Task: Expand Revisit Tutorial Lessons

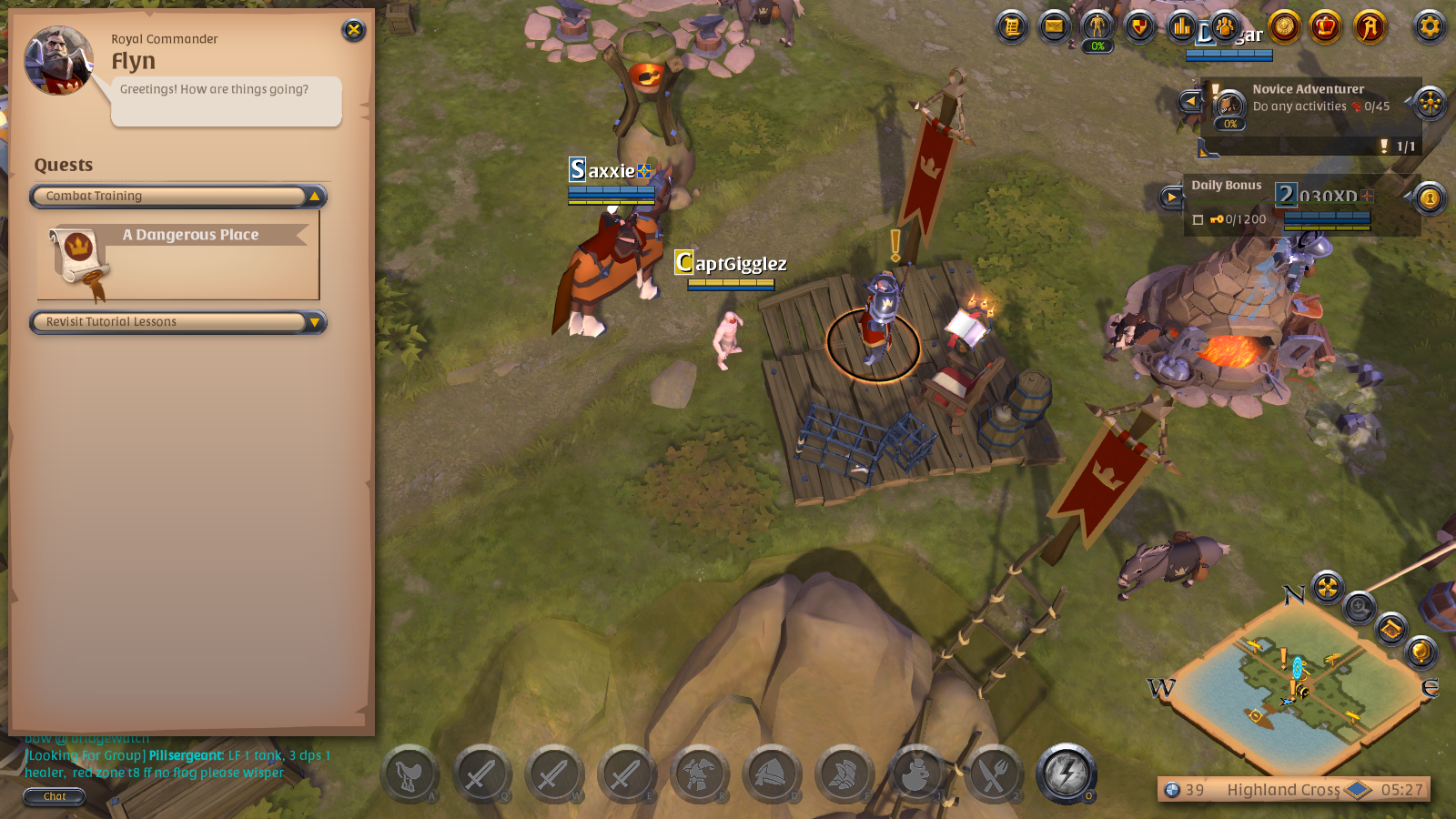Action: pyautogui.click(x=313, y=322)
